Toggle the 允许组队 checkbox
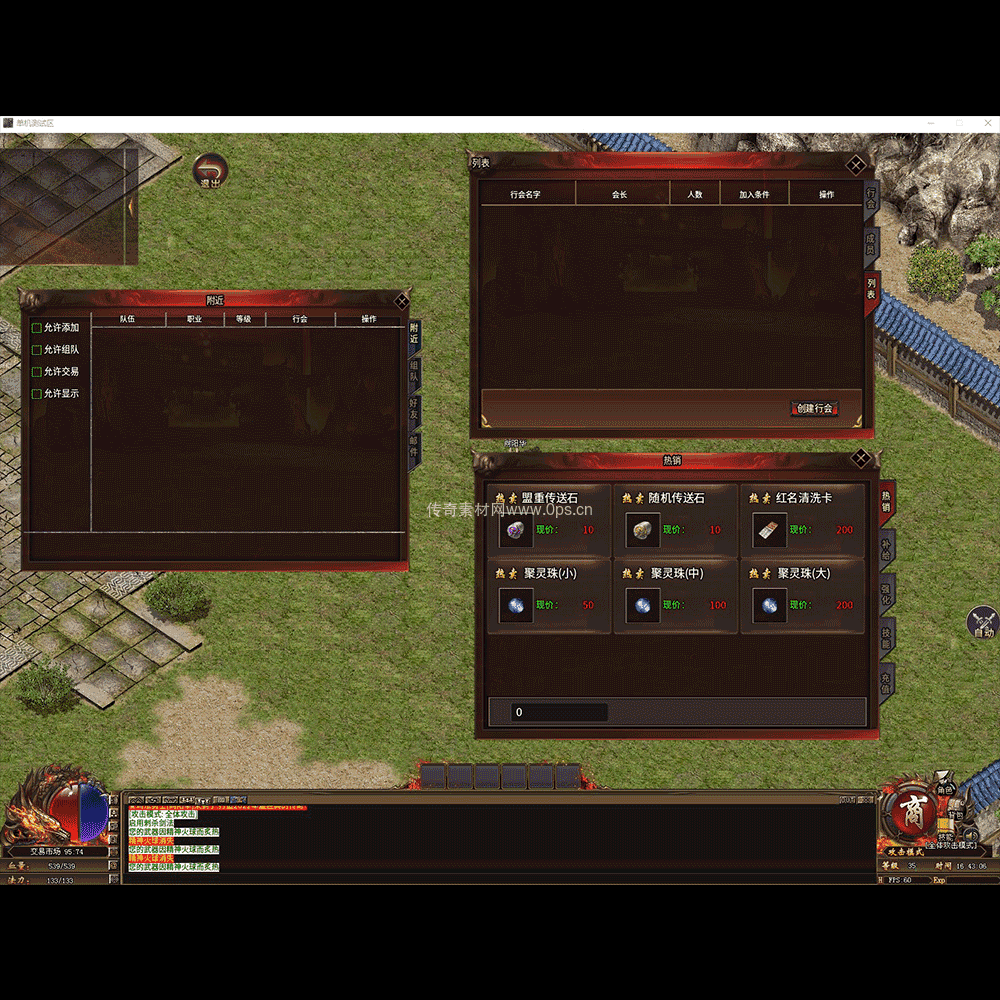This screenshot has height=1000, width=1000. 37,350
